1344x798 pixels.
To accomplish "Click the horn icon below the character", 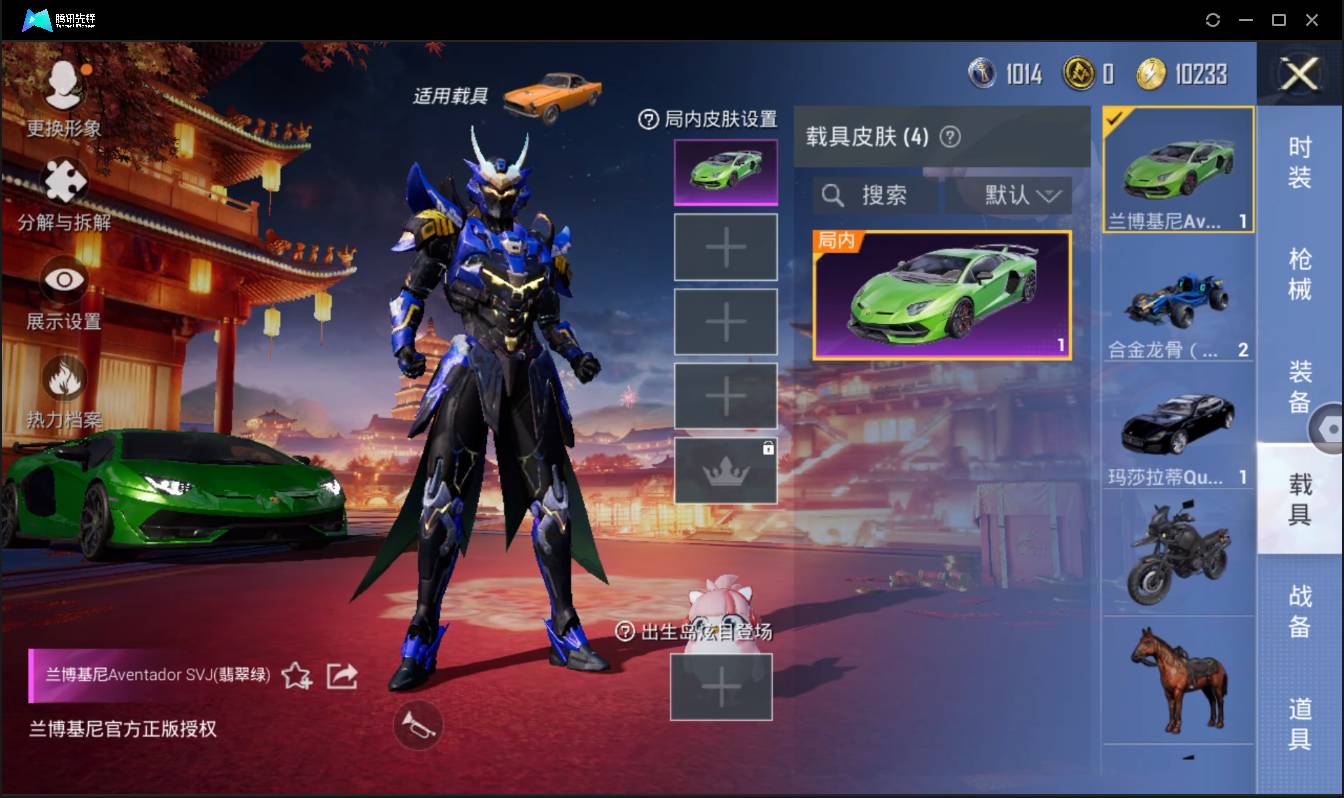I will pyautogui.click(x=417, y=726).
